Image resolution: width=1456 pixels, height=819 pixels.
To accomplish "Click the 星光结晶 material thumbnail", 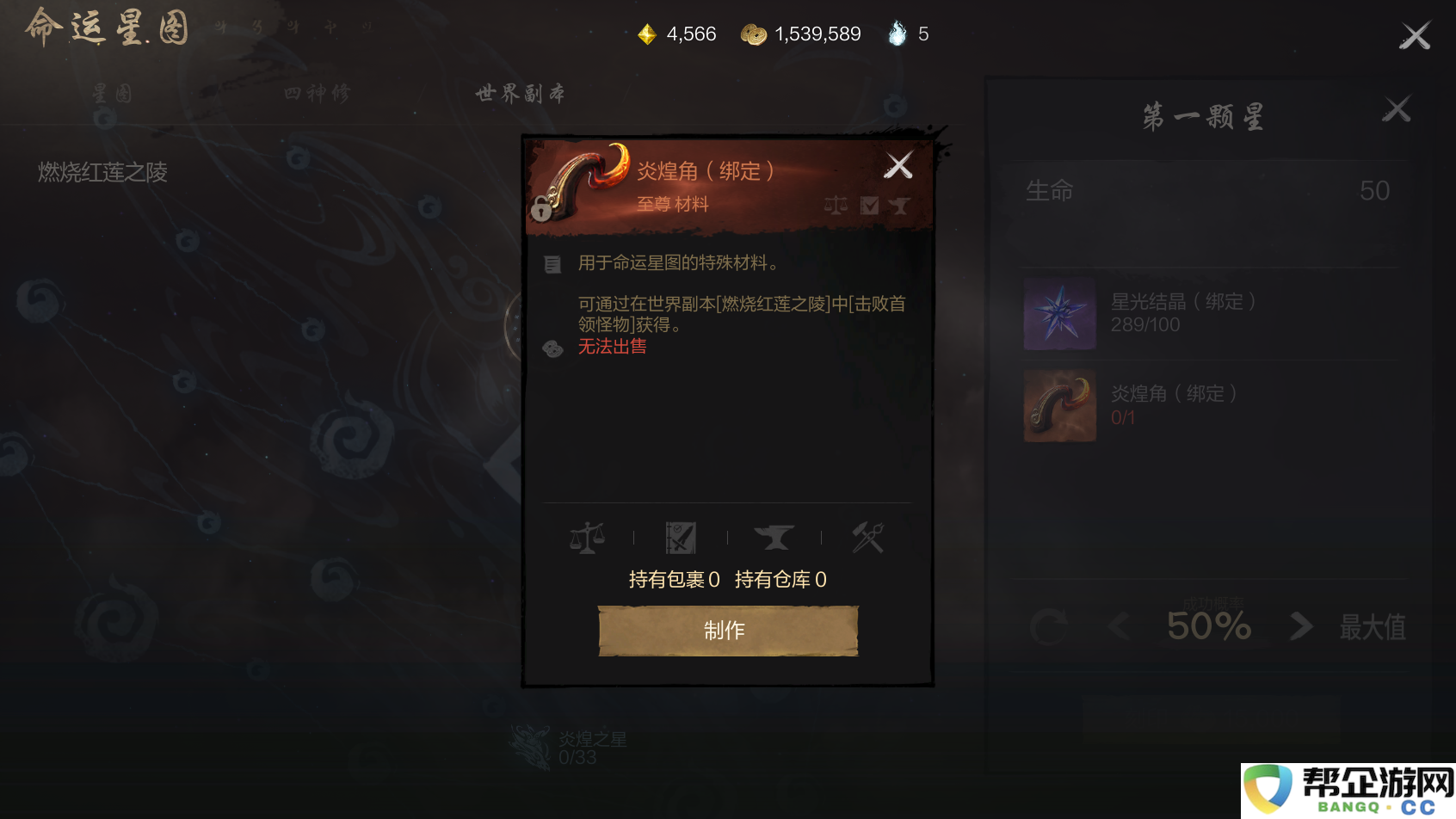I will coord(1059,315).
